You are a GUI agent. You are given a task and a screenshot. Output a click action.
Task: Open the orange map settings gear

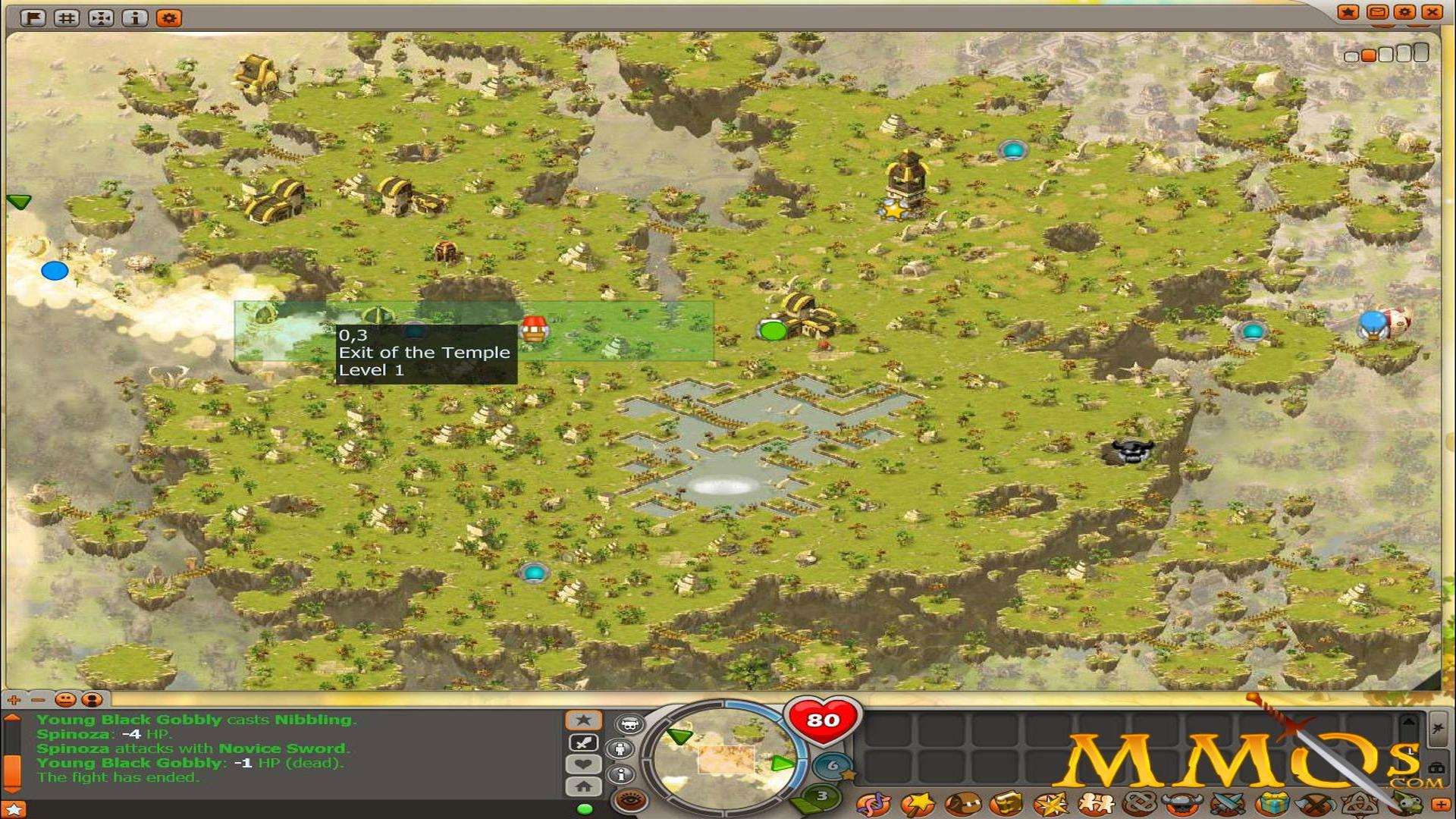tap(168, 17)
